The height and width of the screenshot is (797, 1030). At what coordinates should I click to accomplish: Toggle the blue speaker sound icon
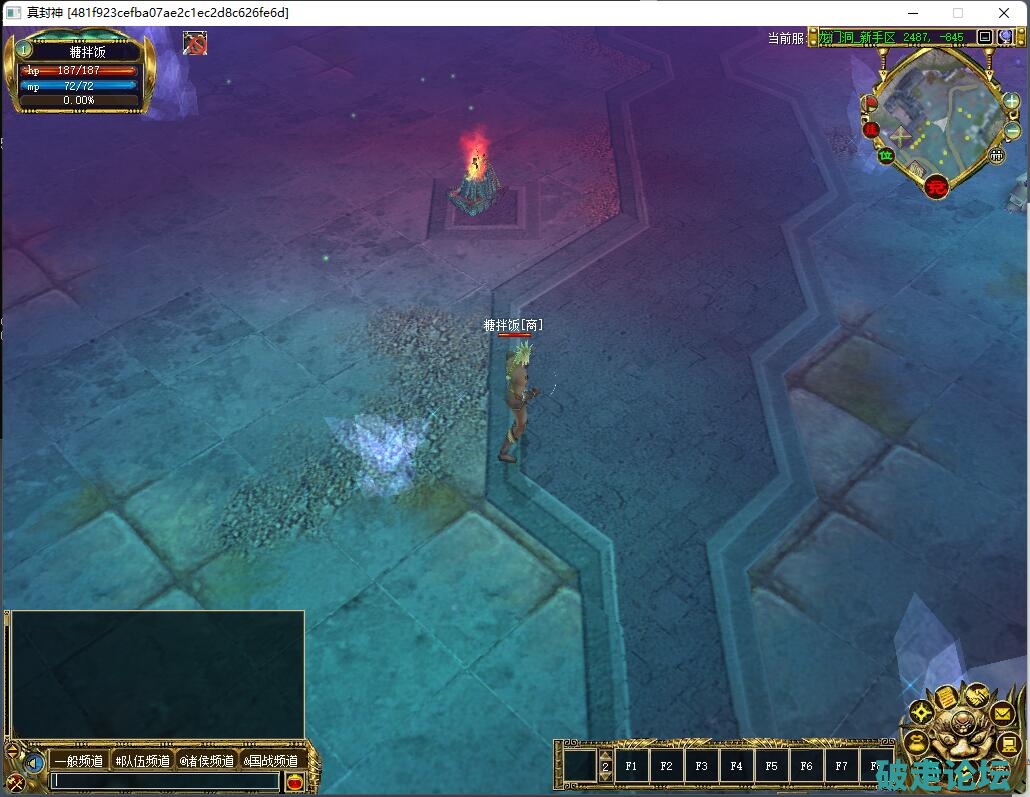[x=35, y=763]
